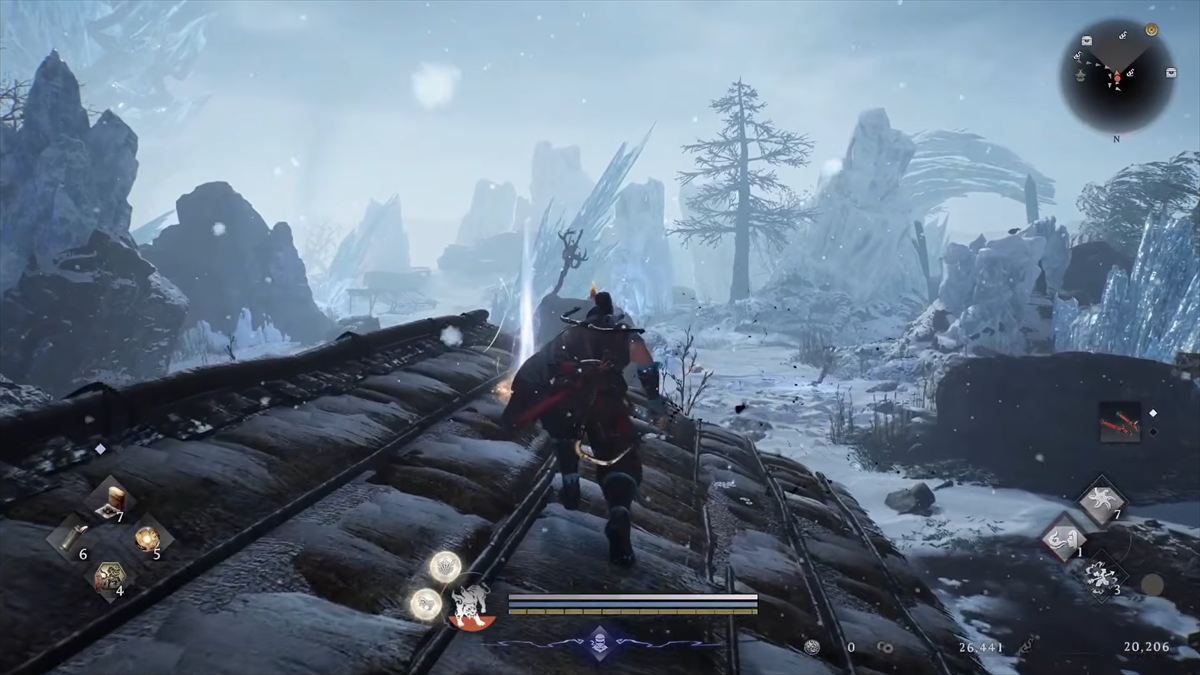Activate the white guardian spirit beast icon
Image resolution: width=1200 pixels, height=675 pixels.
pos(469,605)
